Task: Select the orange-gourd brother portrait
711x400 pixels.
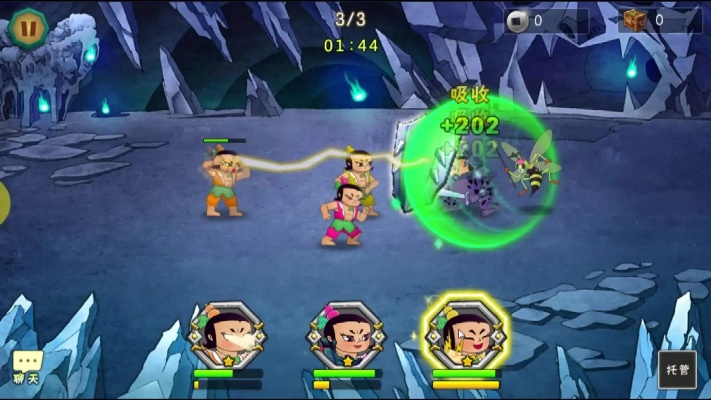Action: click(227, 335)
